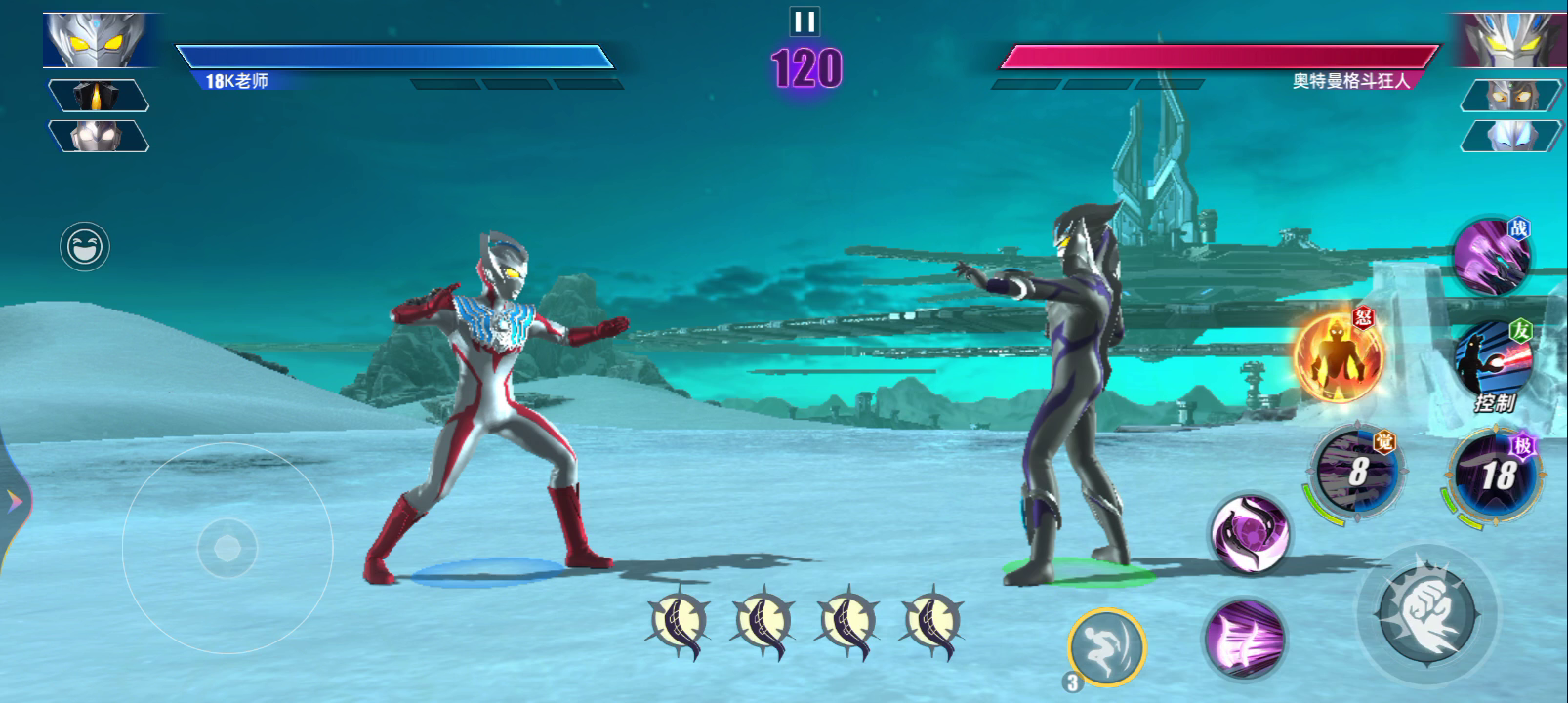The image size is (1568, 703).
Task: Trigger the 觉 awakening skill on cooldown 8
Action: click(x=1356, y=472)
